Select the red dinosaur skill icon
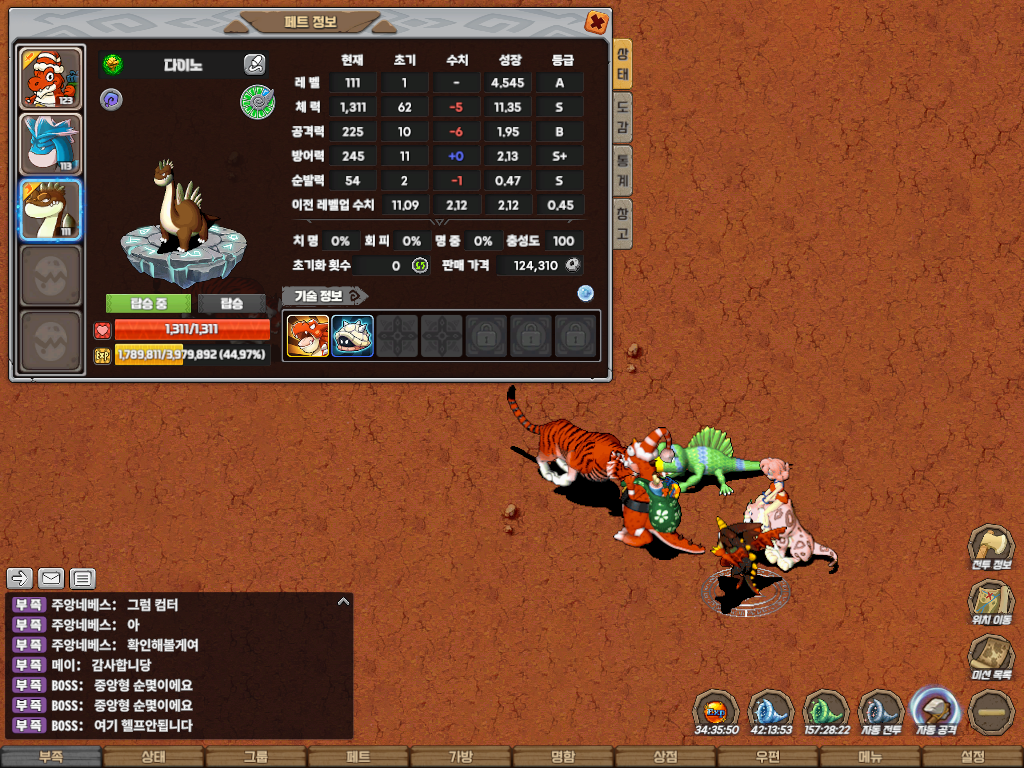The height and width of the screenshot is (768, 1024). (308, 336)
